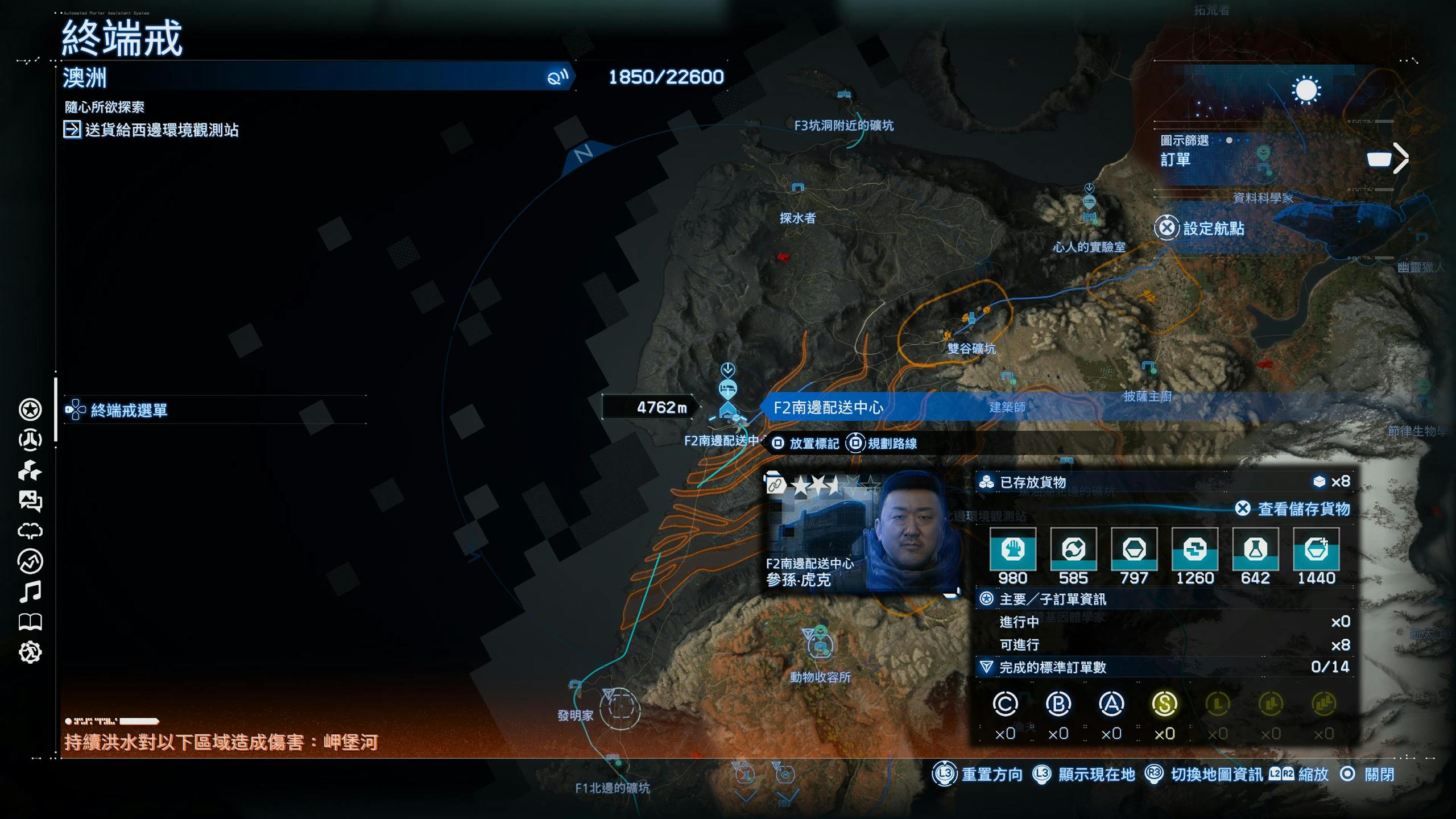
Task: Click the material slot showing 1260
Action: pyautogui.click(x=1194, y=549)
